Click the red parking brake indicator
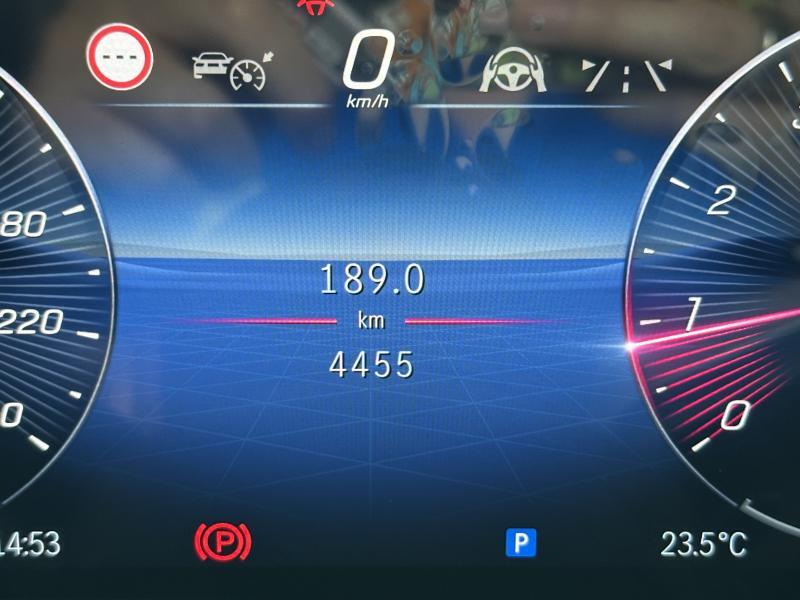This screenshot has height=600, width=800. click(x=222, y=543)
